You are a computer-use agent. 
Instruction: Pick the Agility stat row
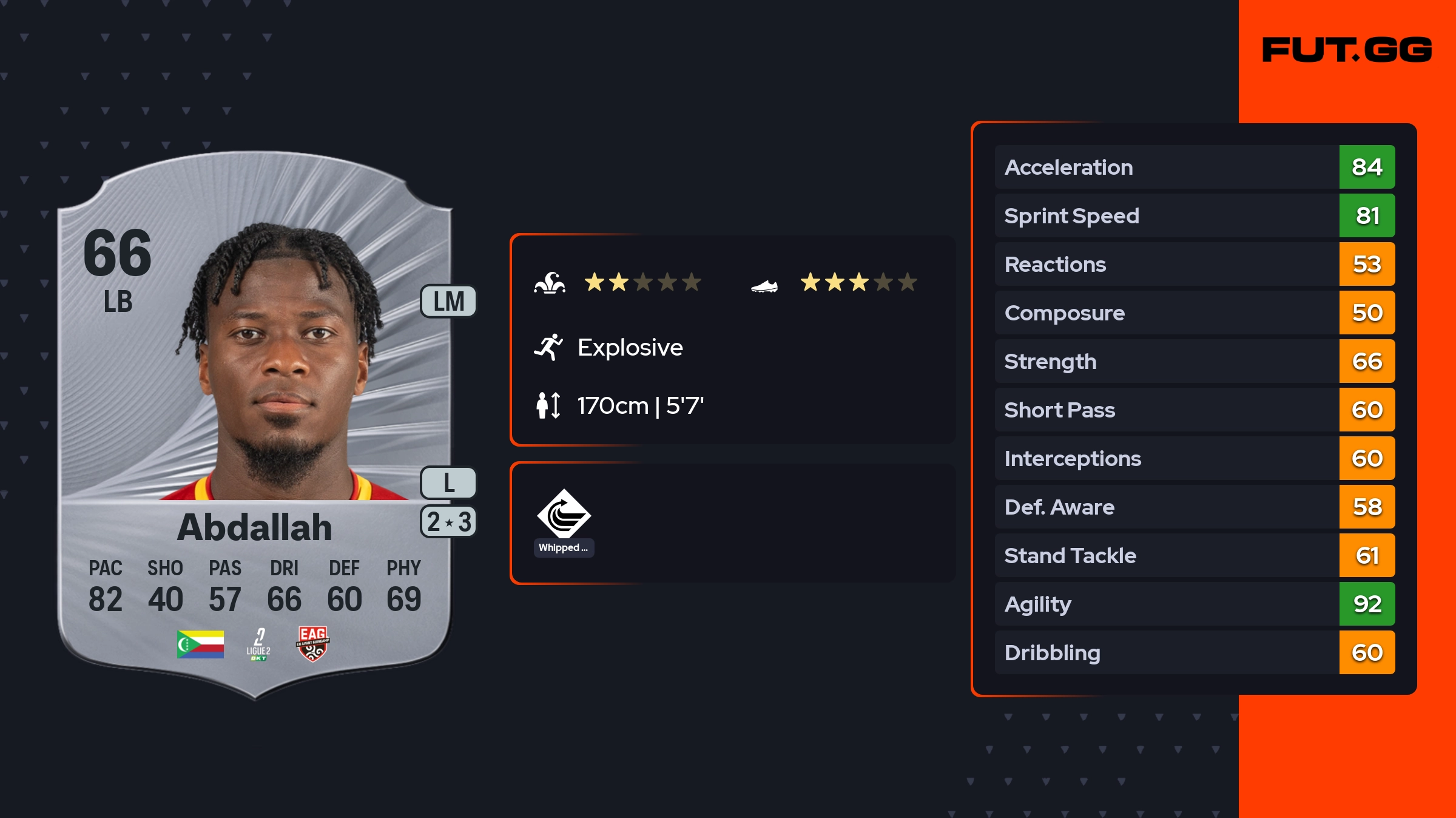(x=1194, y=604)
